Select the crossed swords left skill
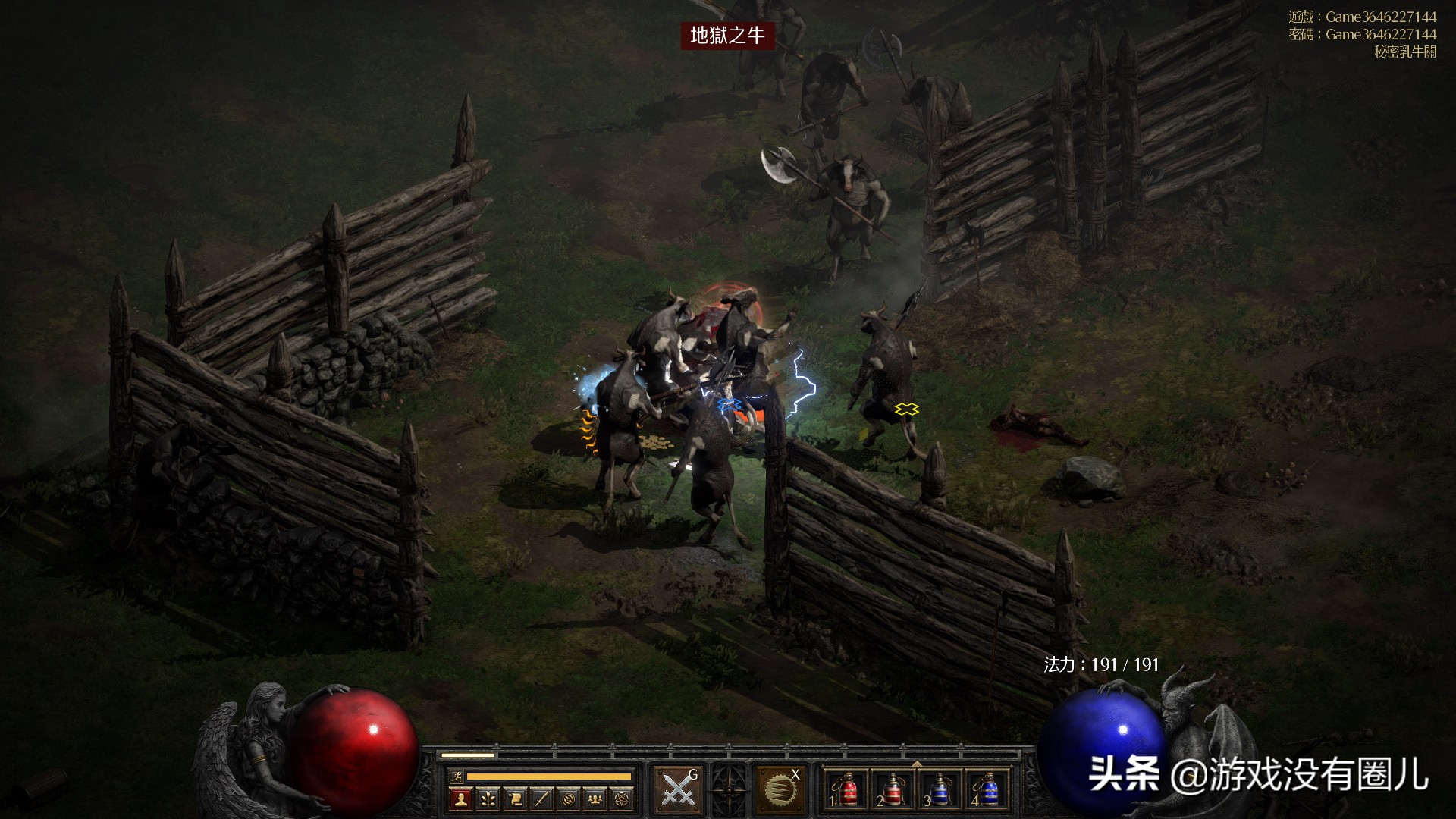The image size is (1456, 819). point(677,789)
